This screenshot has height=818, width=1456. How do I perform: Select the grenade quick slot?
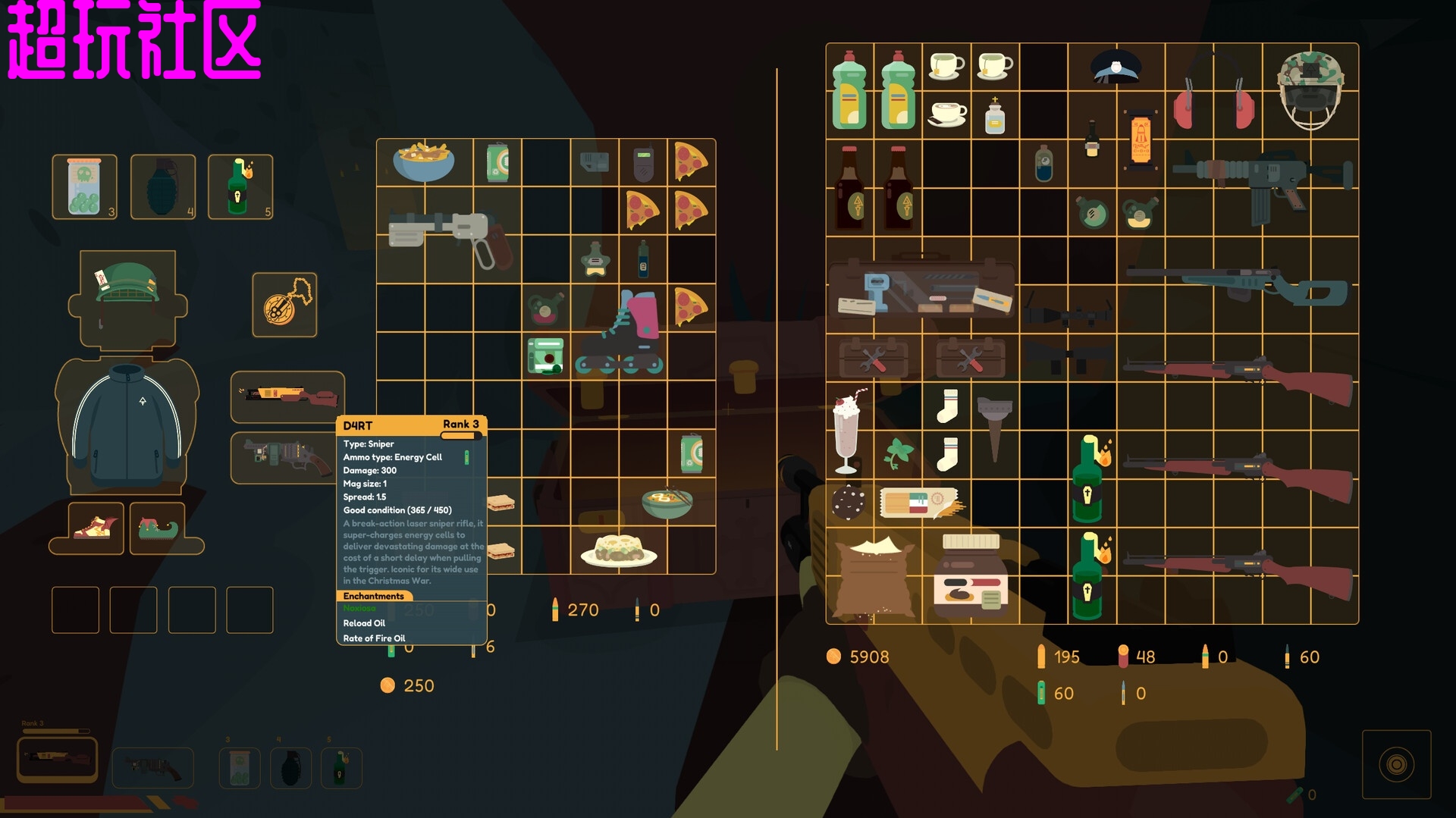pyautogui.click(x=162, y=186)
